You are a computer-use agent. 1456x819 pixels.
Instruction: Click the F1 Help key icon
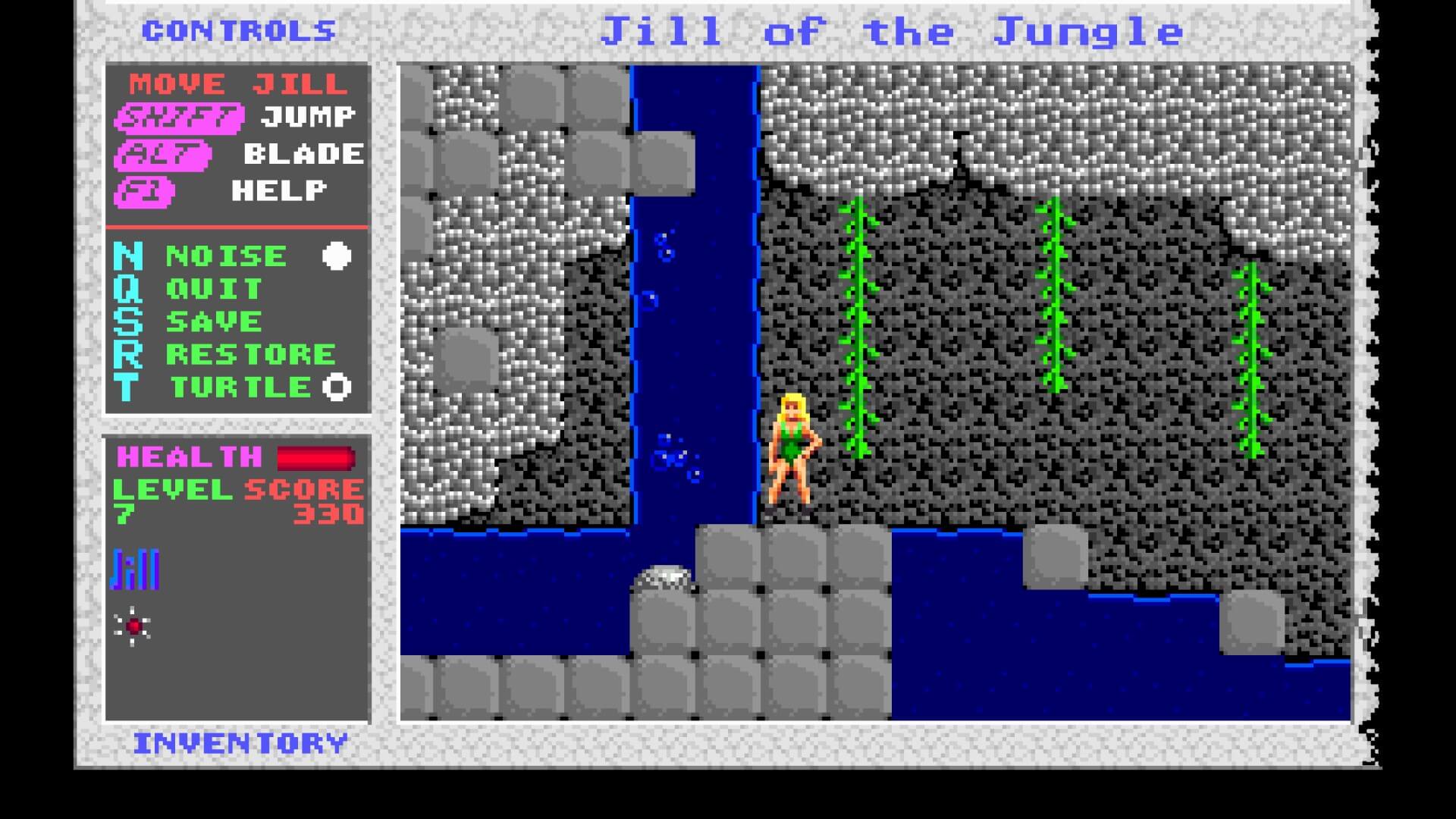149,190
